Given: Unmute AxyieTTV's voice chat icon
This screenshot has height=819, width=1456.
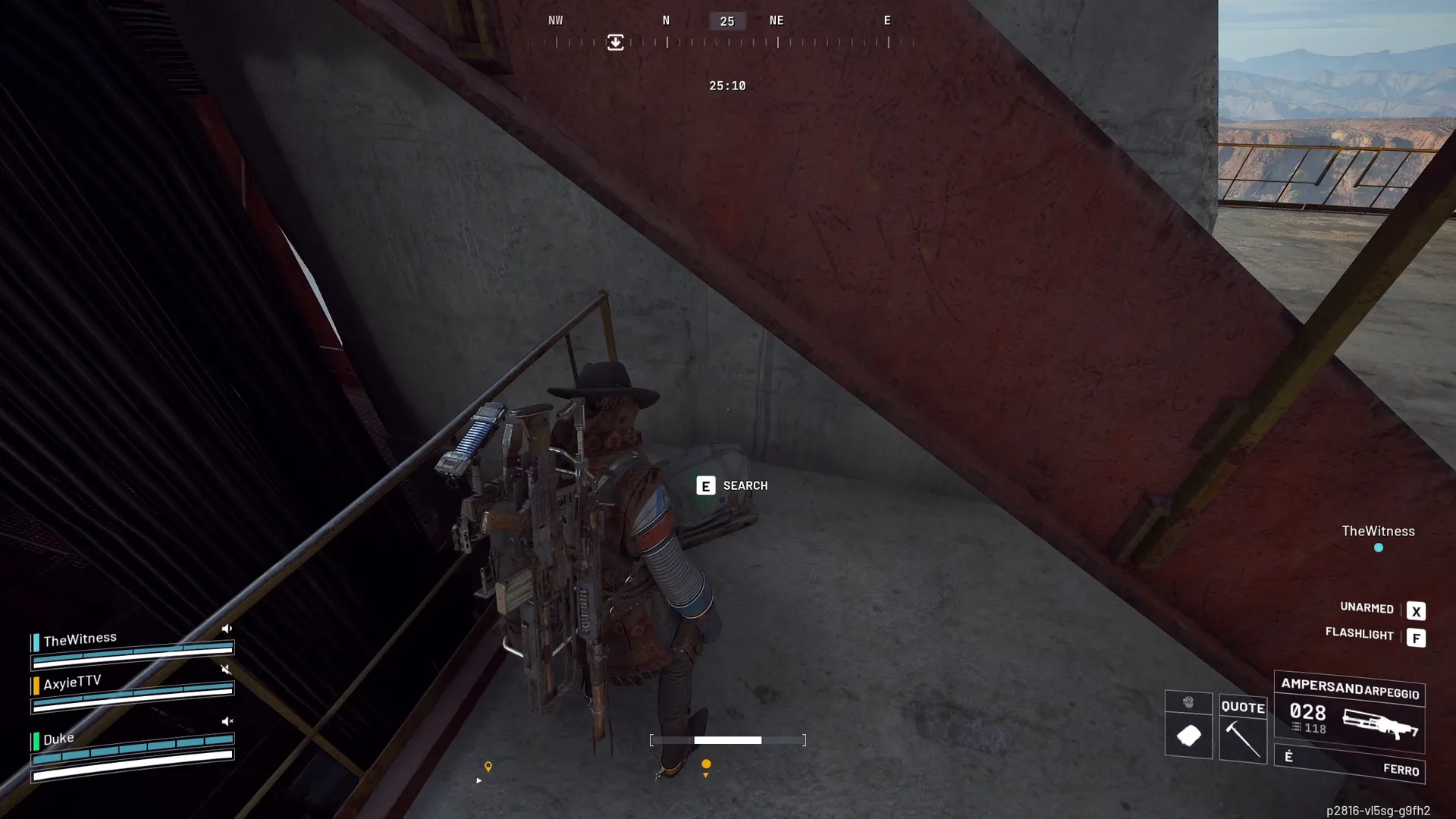Looking at the screenshot, I should (x=226, y=670).
